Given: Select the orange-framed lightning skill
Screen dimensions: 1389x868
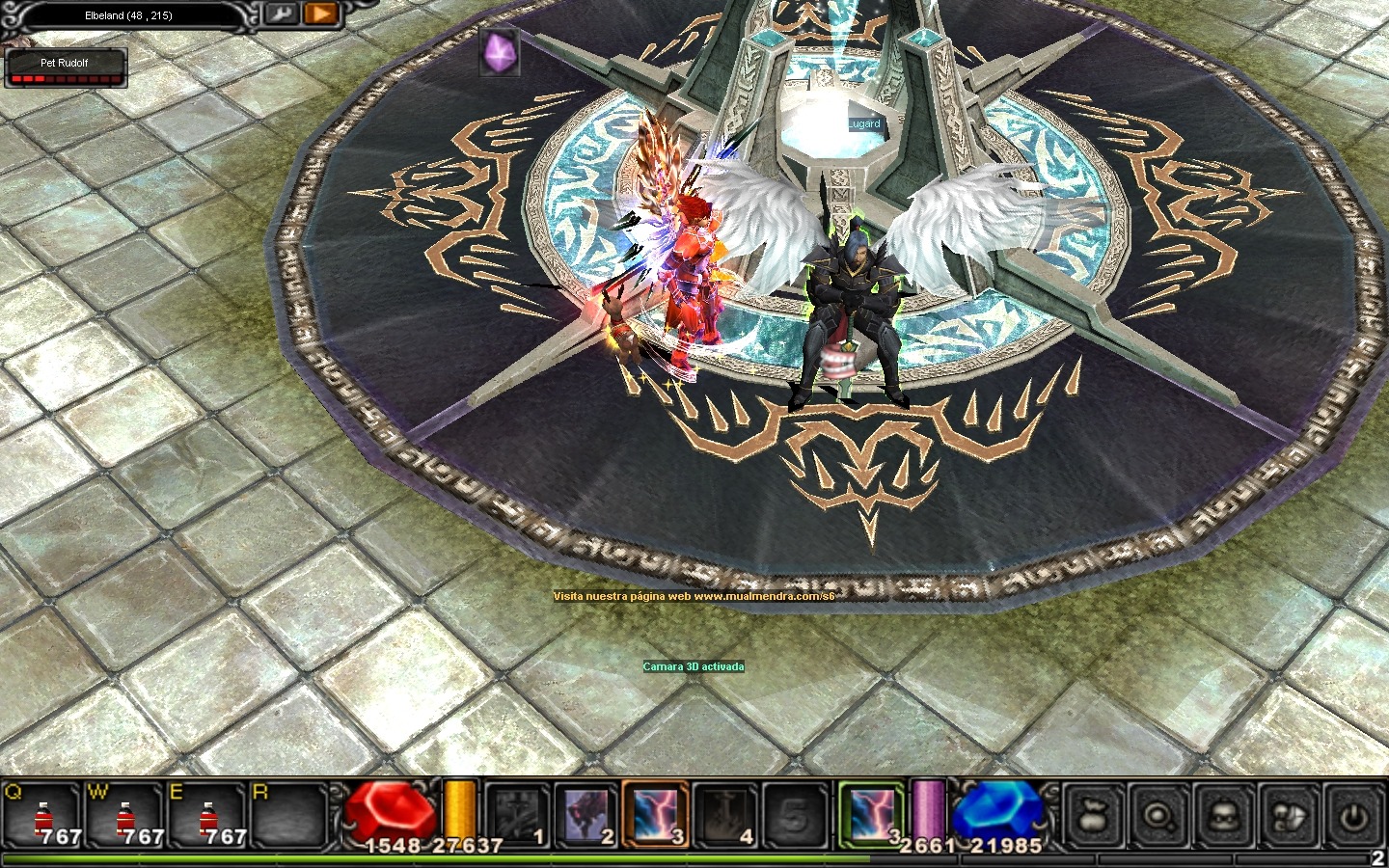Looking at the screenshot, I should tap(656, 816).
